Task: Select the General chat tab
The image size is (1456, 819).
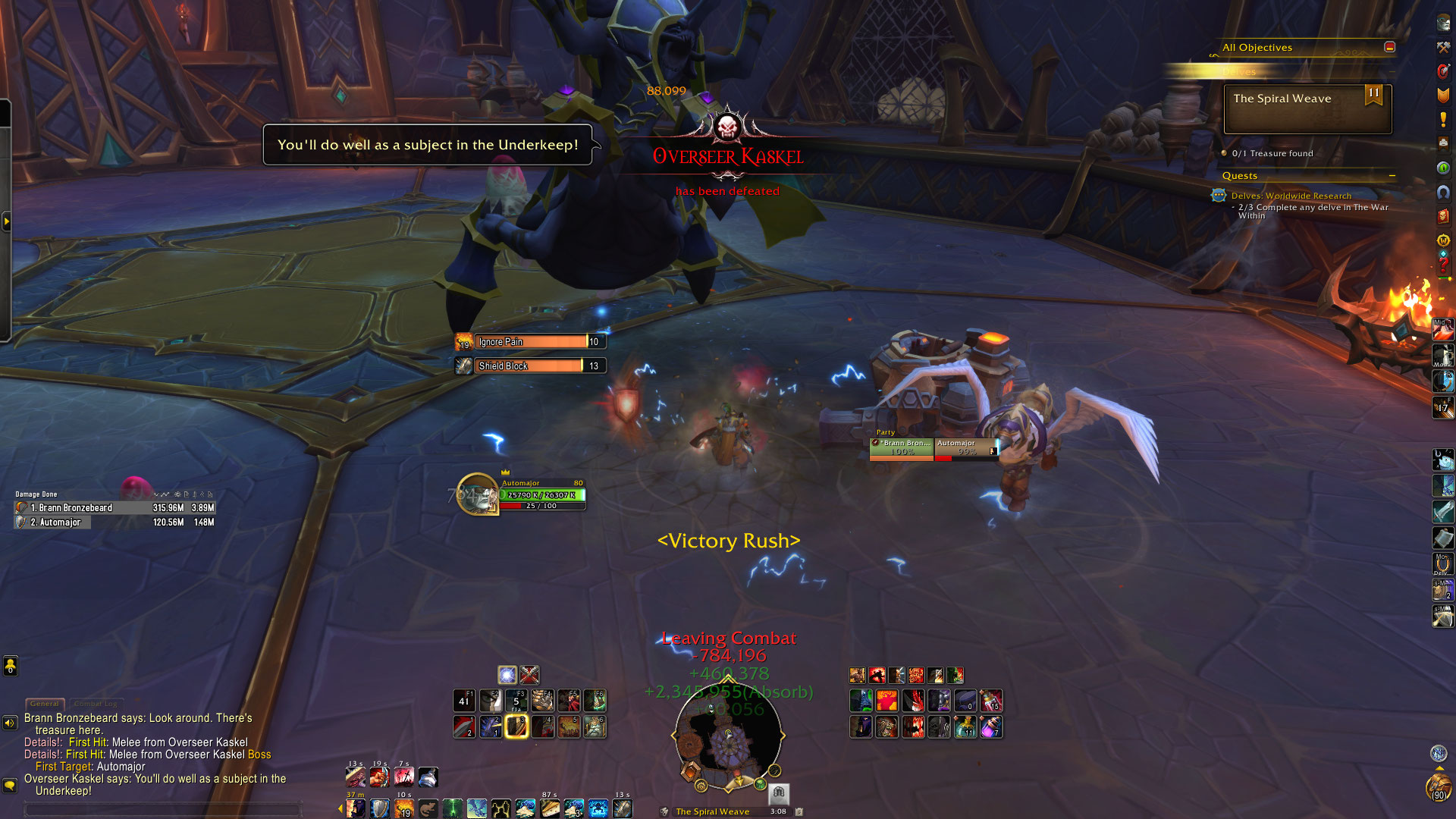Action: coord(45,704)
